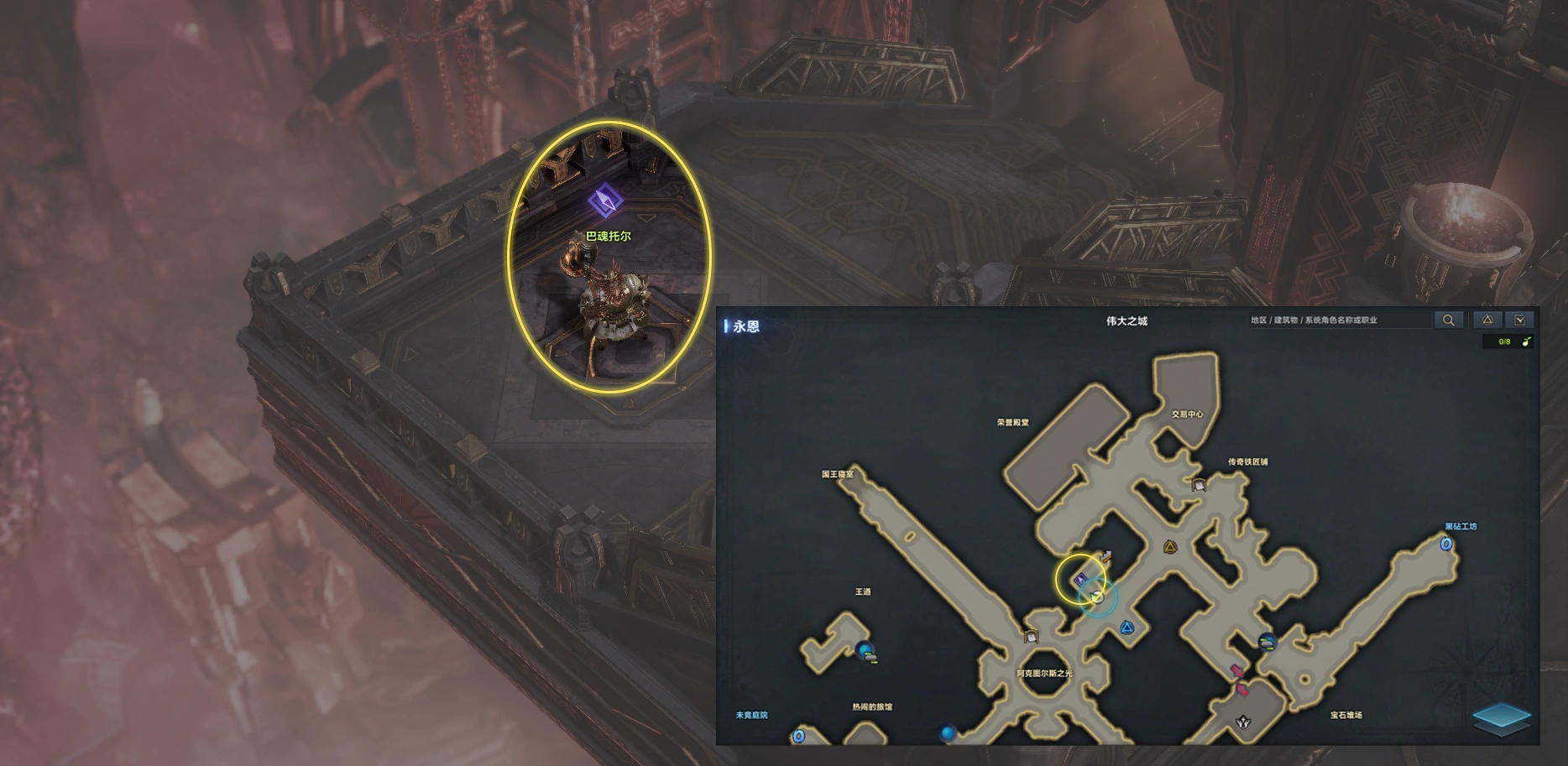Click the search magnifier icon
Screen dimensions: 1568x766
click(1448, 320)
